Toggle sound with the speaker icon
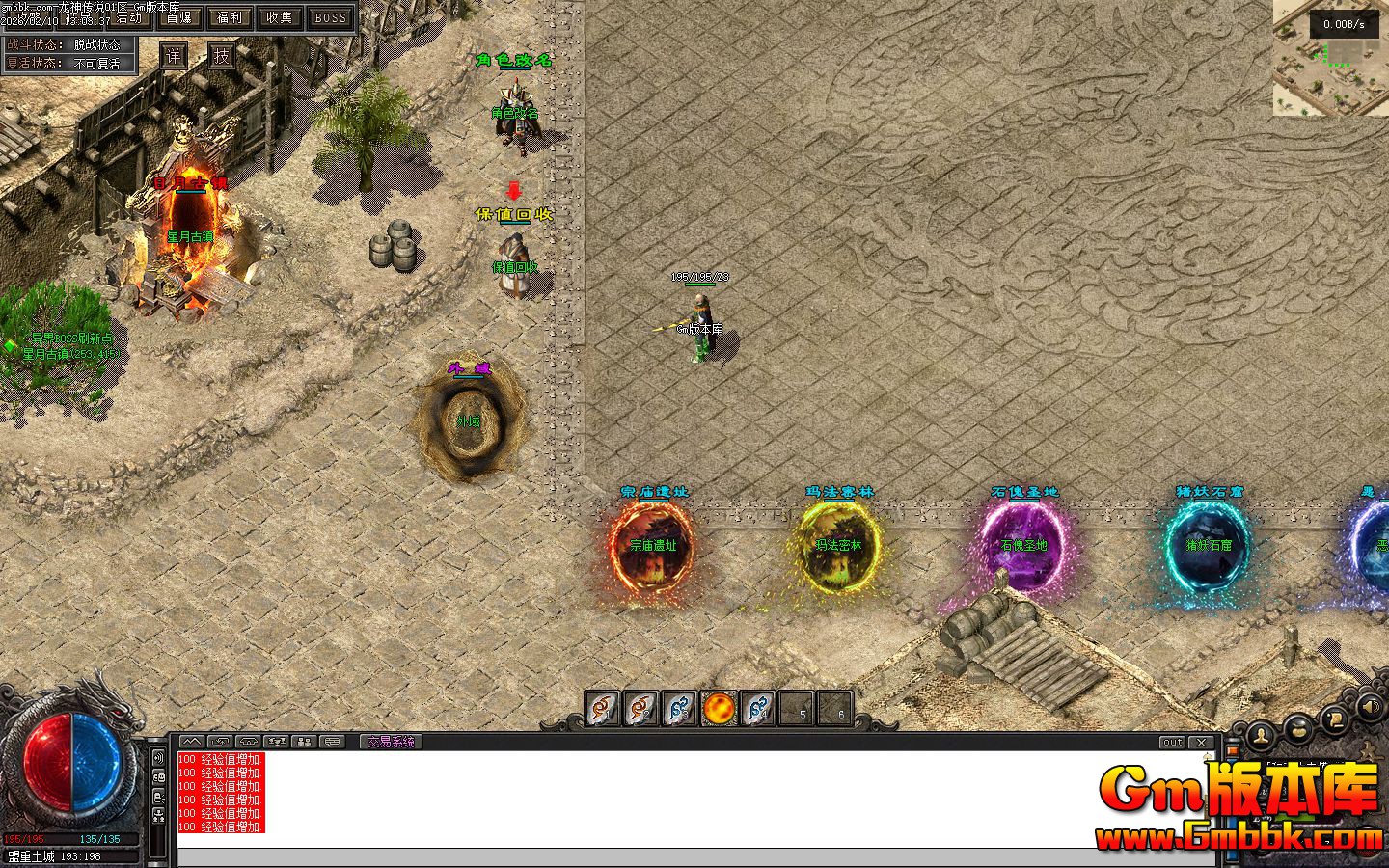 [1369, 707]
